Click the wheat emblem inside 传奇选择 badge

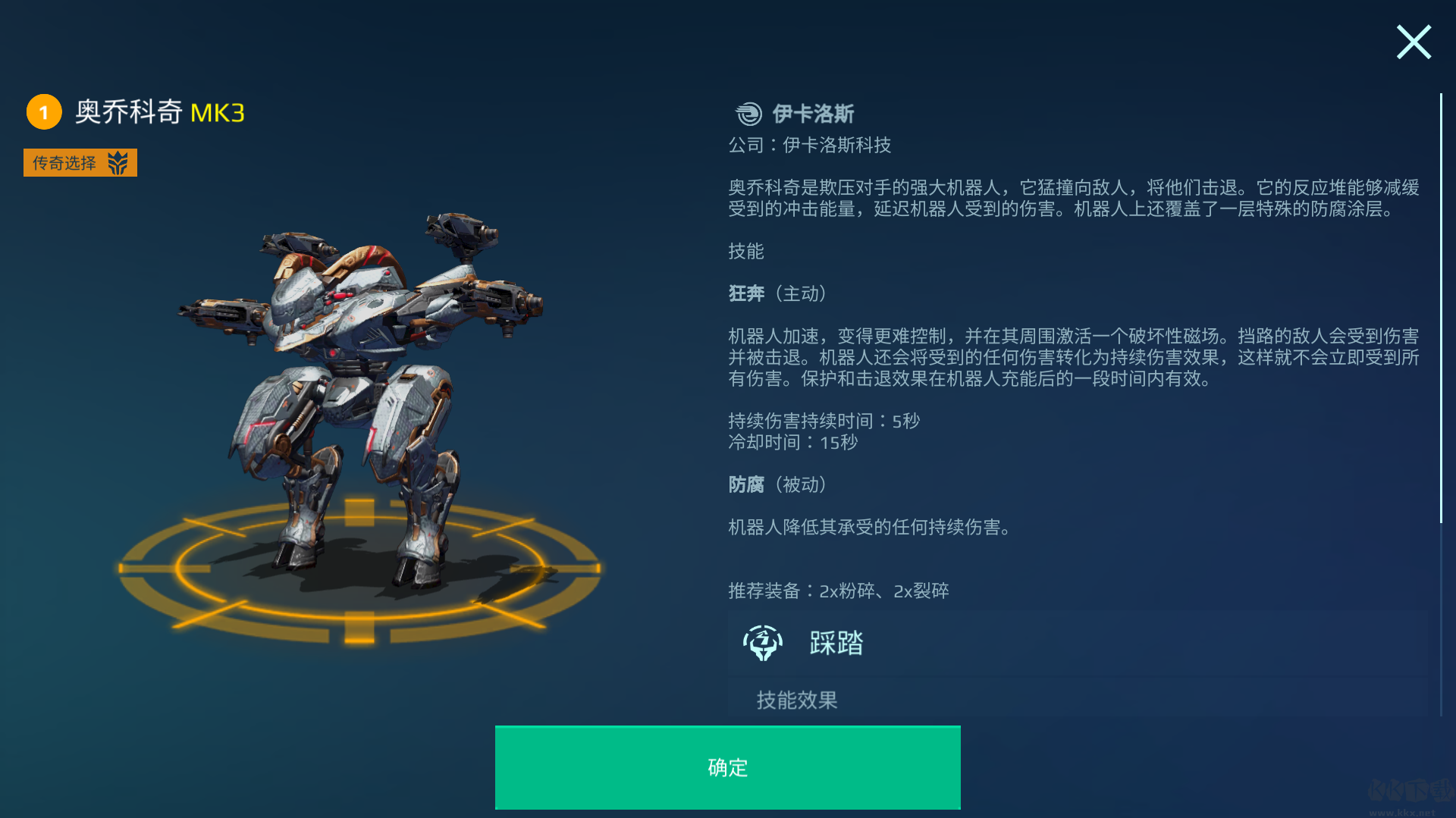click(118, 161)
